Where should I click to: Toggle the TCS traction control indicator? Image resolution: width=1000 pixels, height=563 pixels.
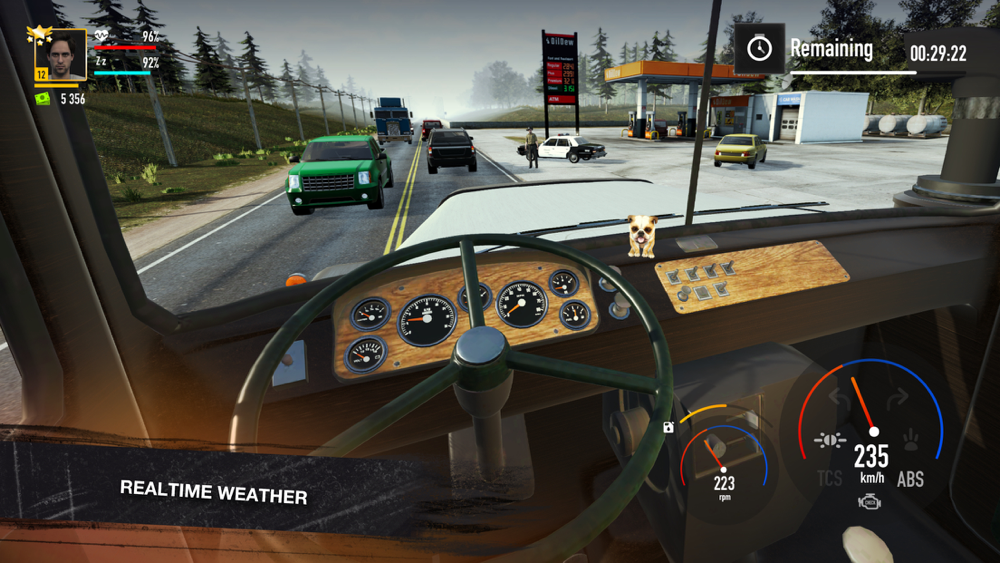click(829, 479)
